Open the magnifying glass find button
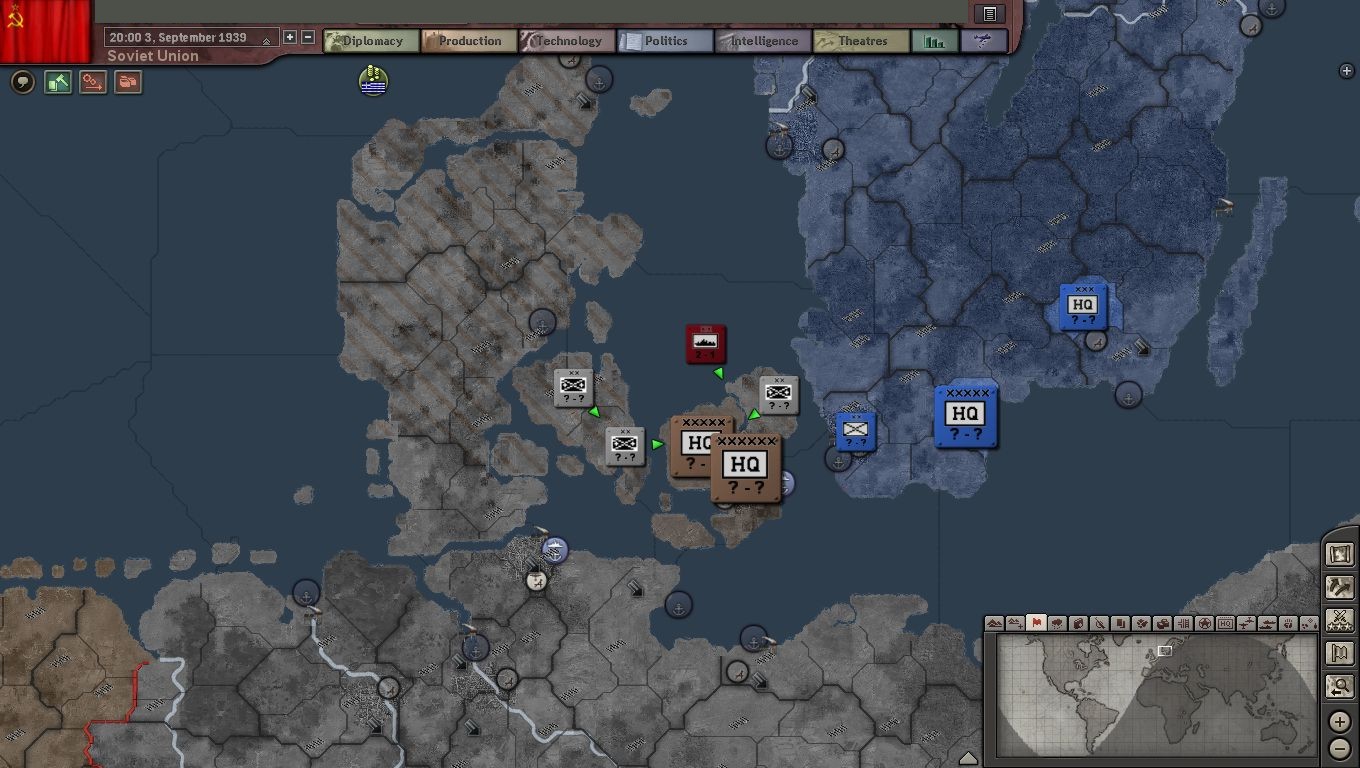This screenshot has width=1360, height=768. point(1339,686)
